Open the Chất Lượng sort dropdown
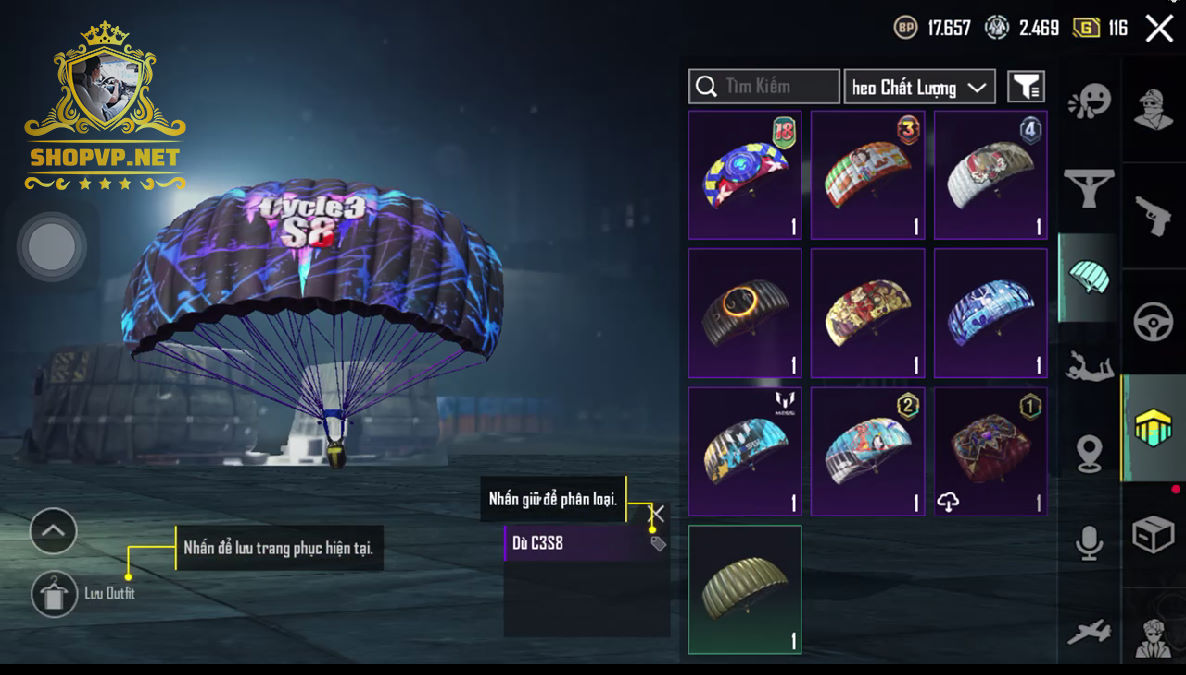 coord(919,87)
